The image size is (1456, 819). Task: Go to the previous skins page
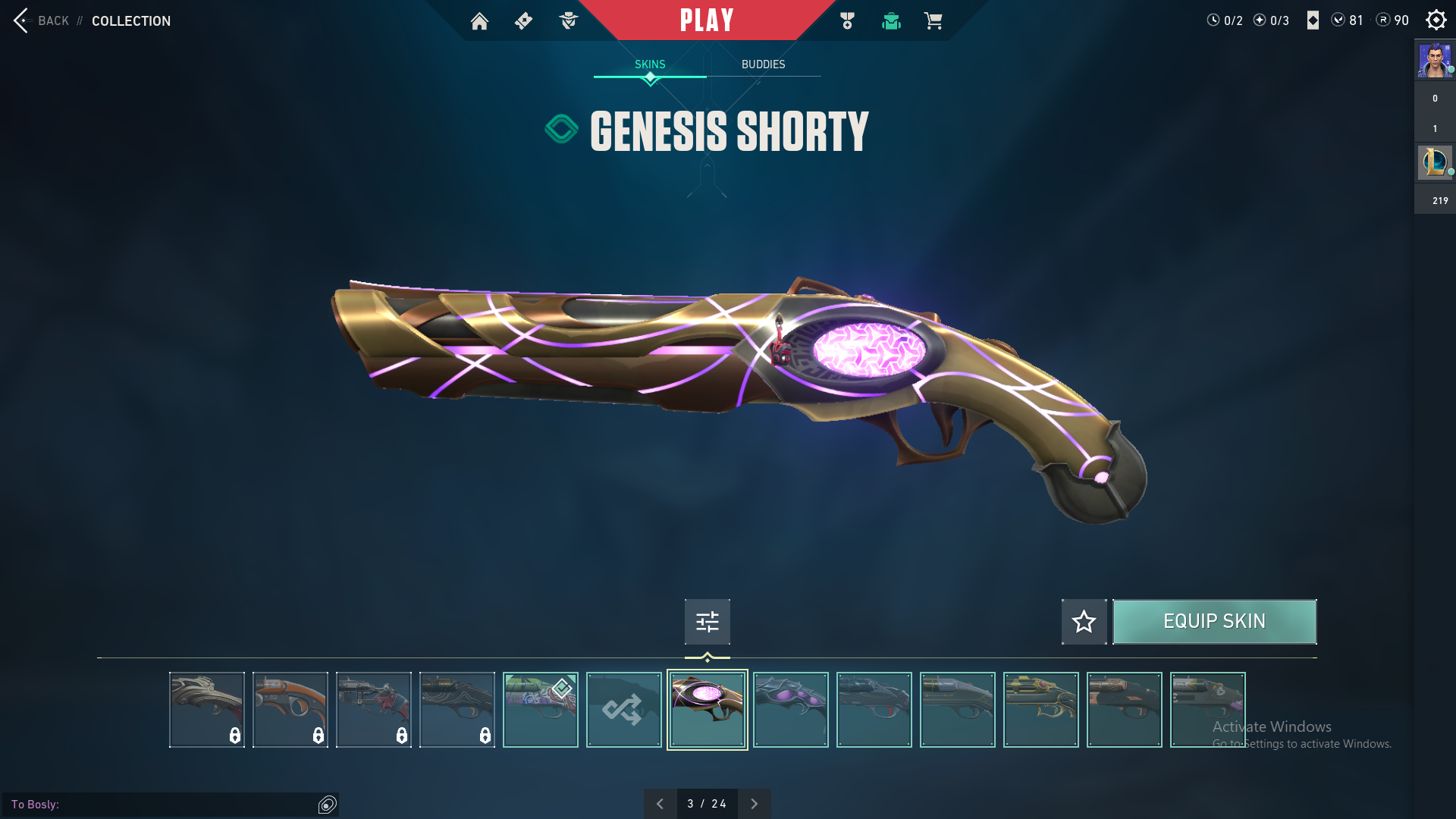coord(660,804)
